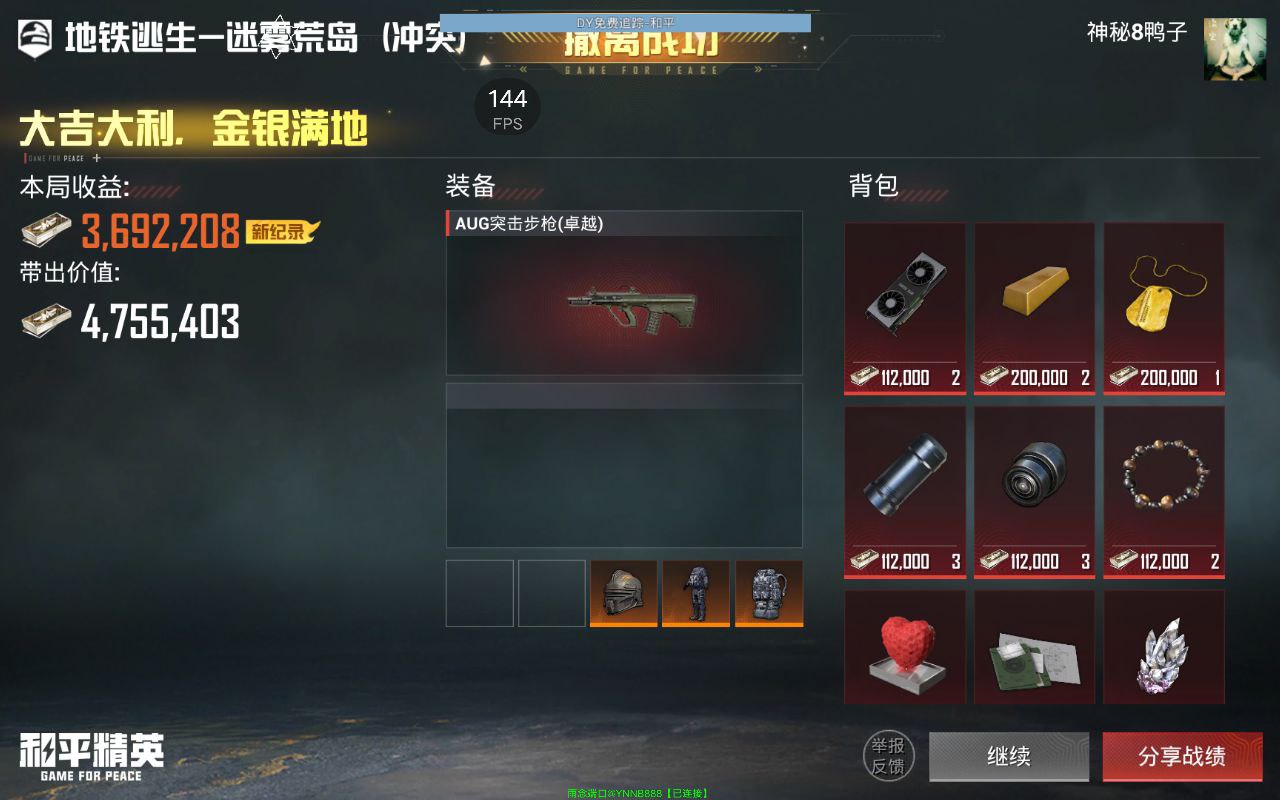Select the crystal cluster item bottom-right

tap(1163, 647)
